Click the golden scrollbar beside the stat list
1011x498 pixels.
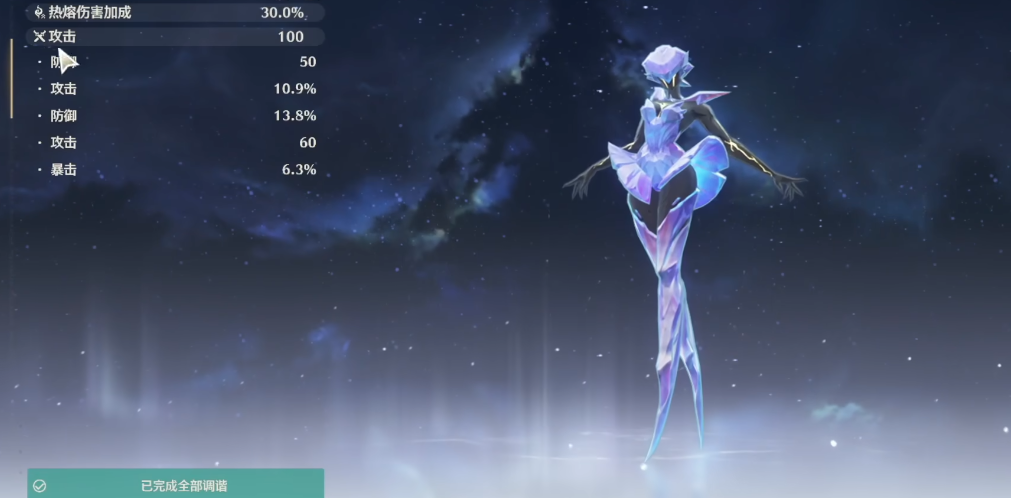[12, 78]
